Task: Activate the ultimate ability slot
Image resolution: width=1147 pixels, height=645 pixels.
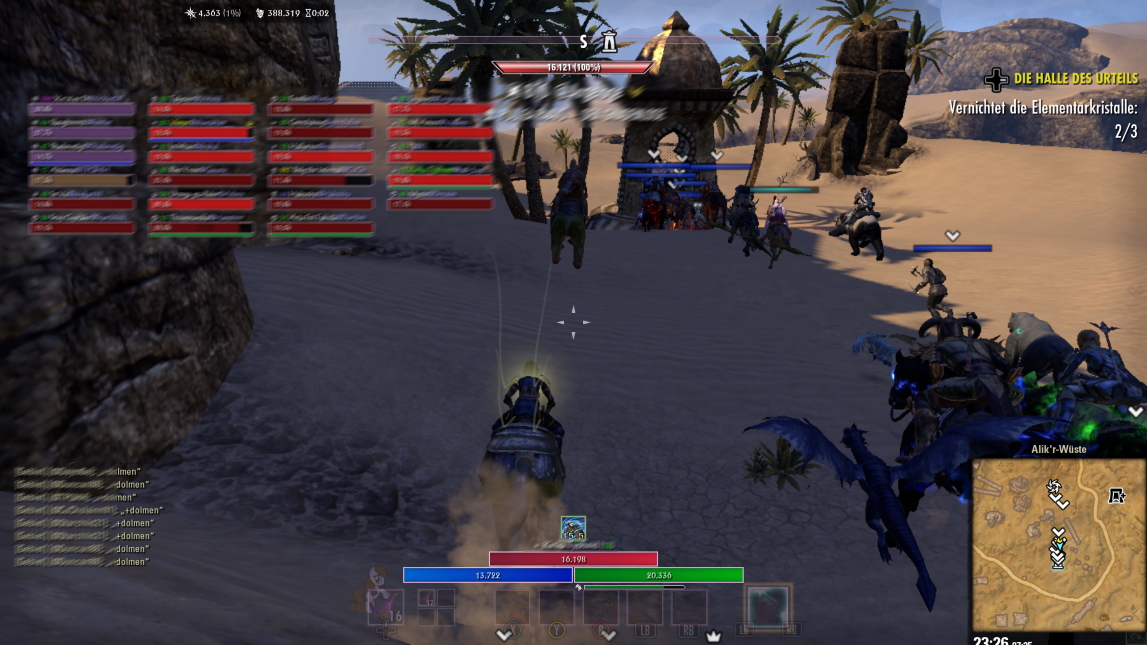Action: click(x=767, y=607)
